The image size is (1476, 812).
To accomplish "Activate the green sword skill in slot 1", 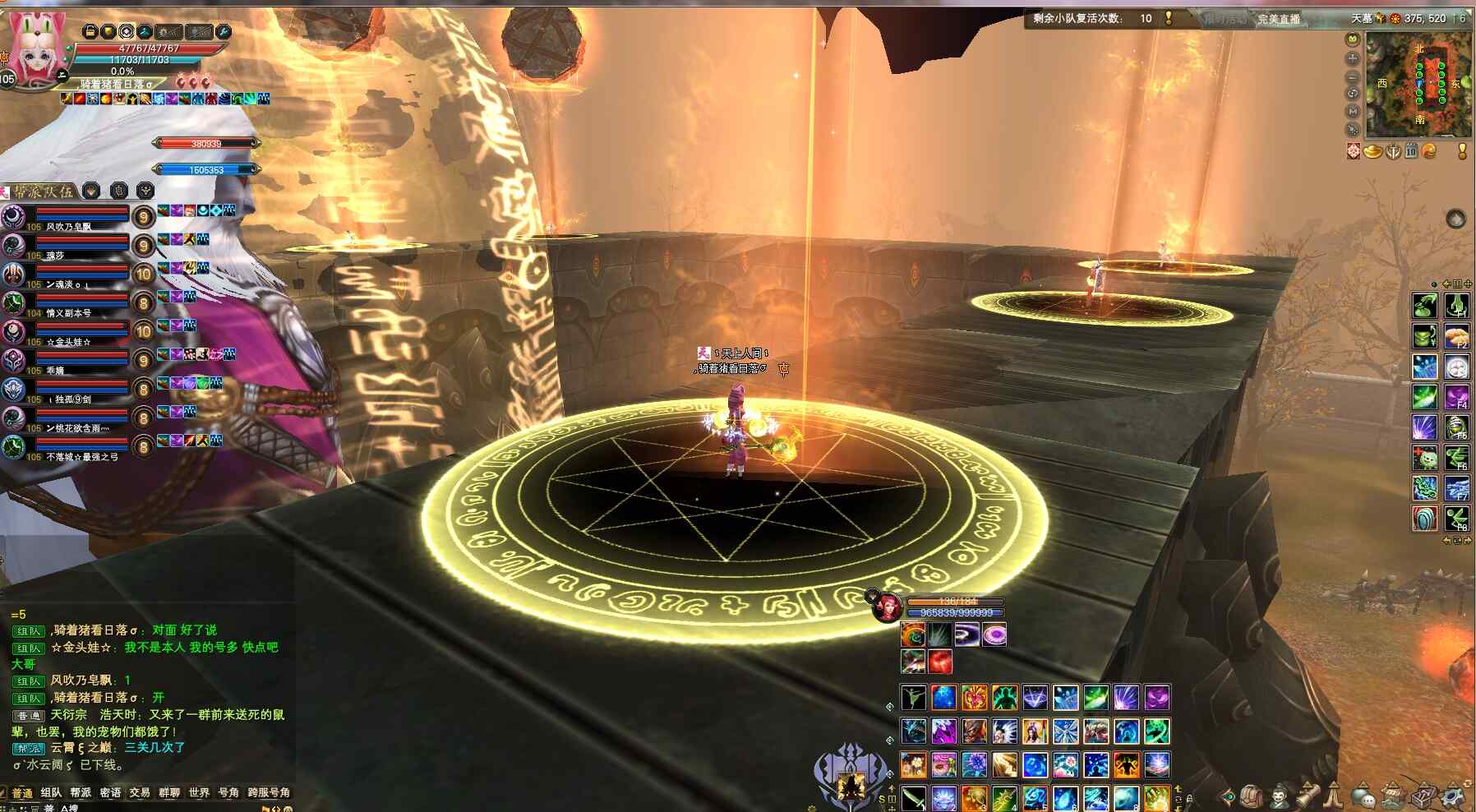I will point(914,797).
